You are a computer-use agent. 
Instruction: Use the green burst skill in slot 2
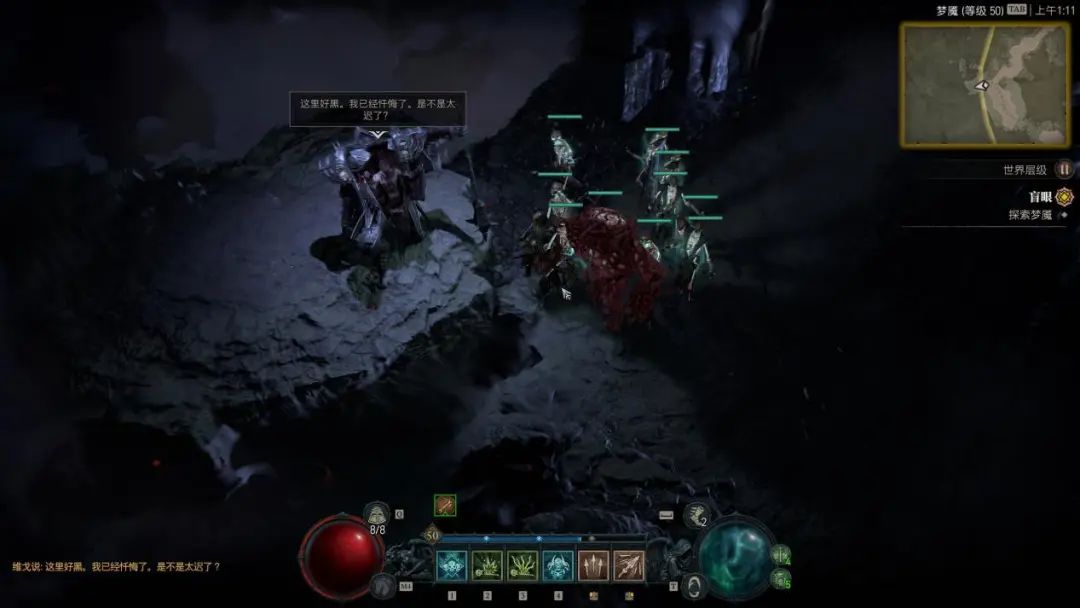point(487,566)
